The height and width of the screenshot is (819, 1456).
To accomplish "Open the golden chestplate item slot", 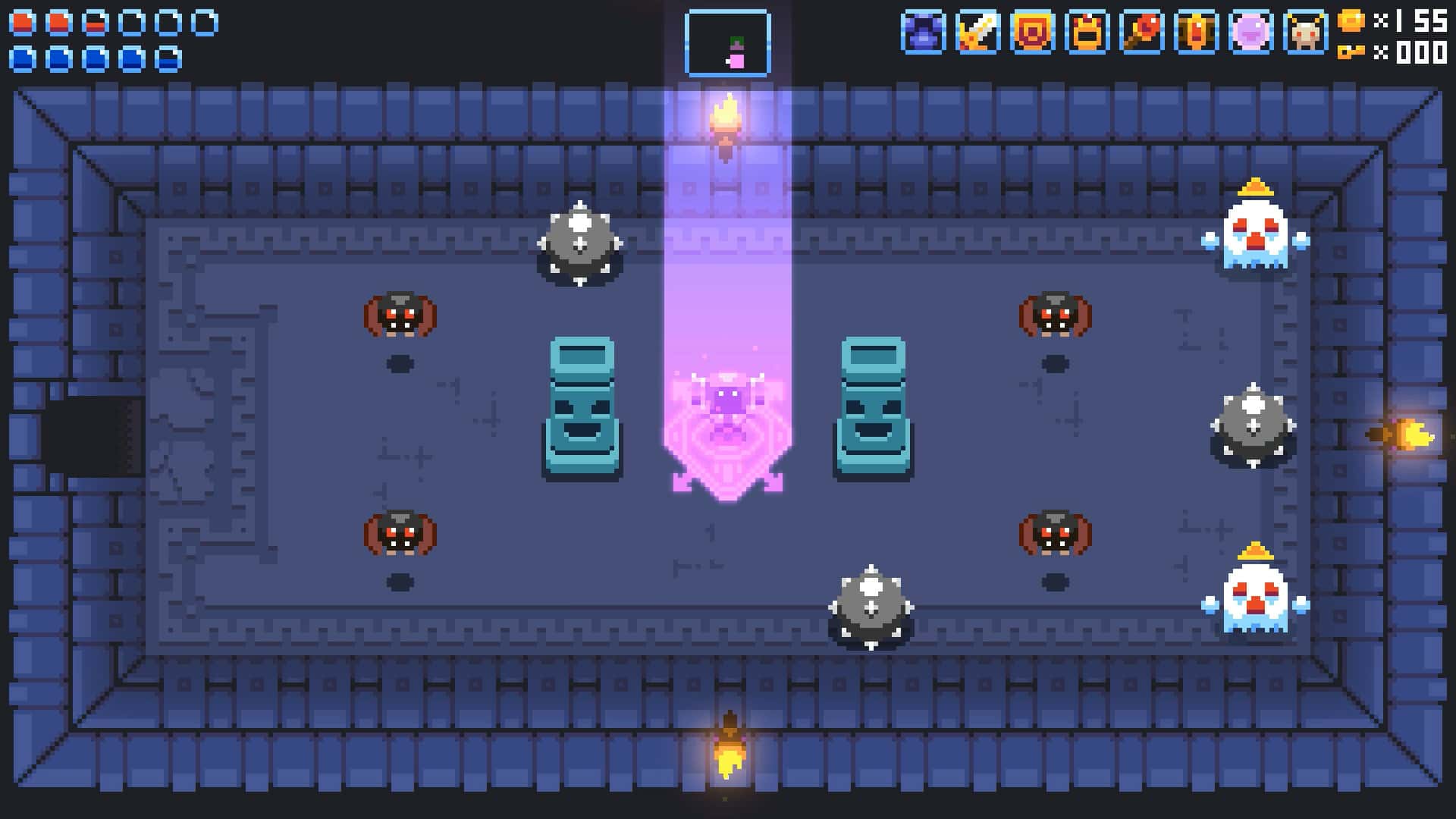I will [1086, 34].
